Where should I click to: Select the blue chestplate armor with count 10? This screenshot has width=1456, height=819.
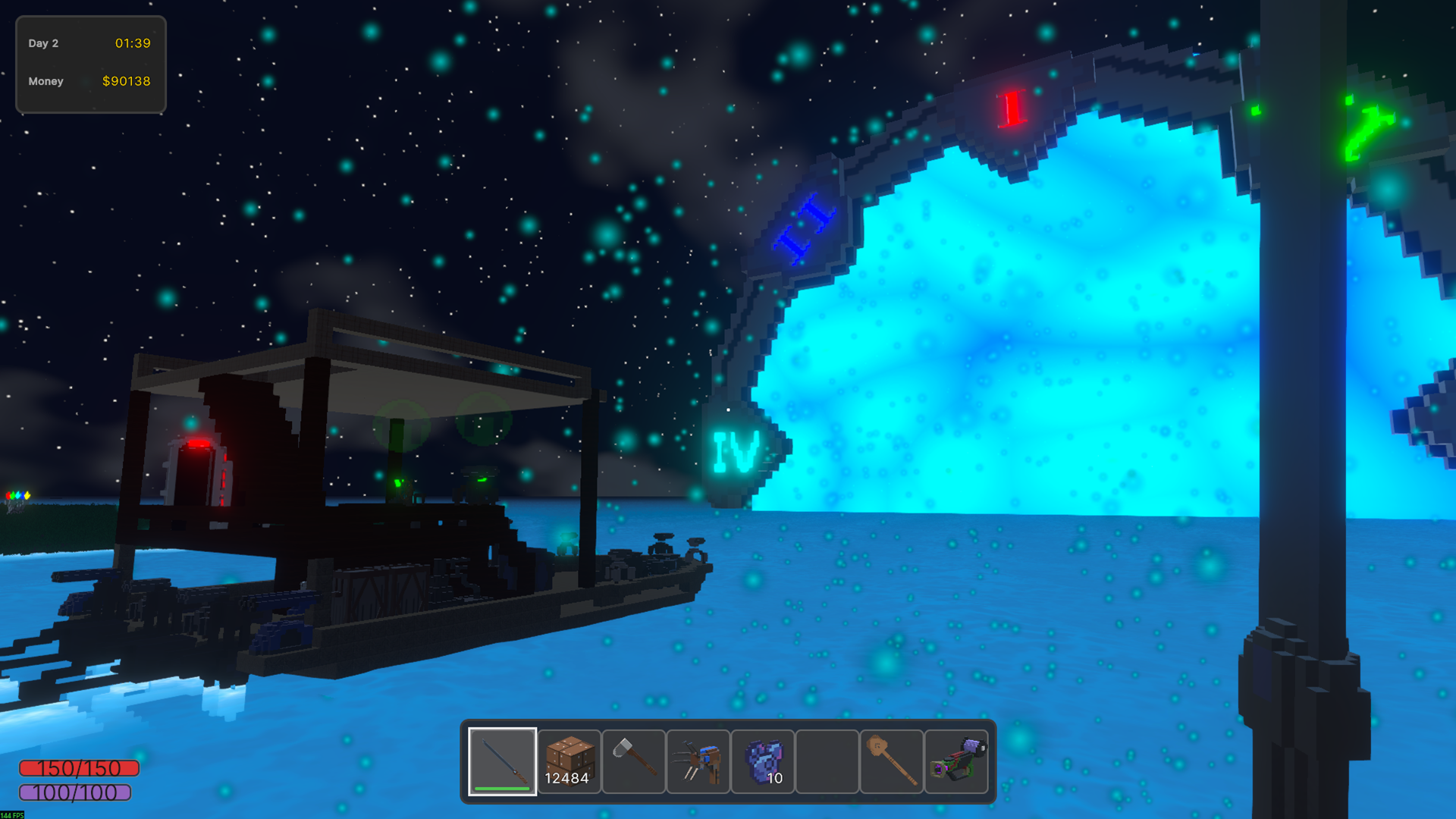[763, 761]
